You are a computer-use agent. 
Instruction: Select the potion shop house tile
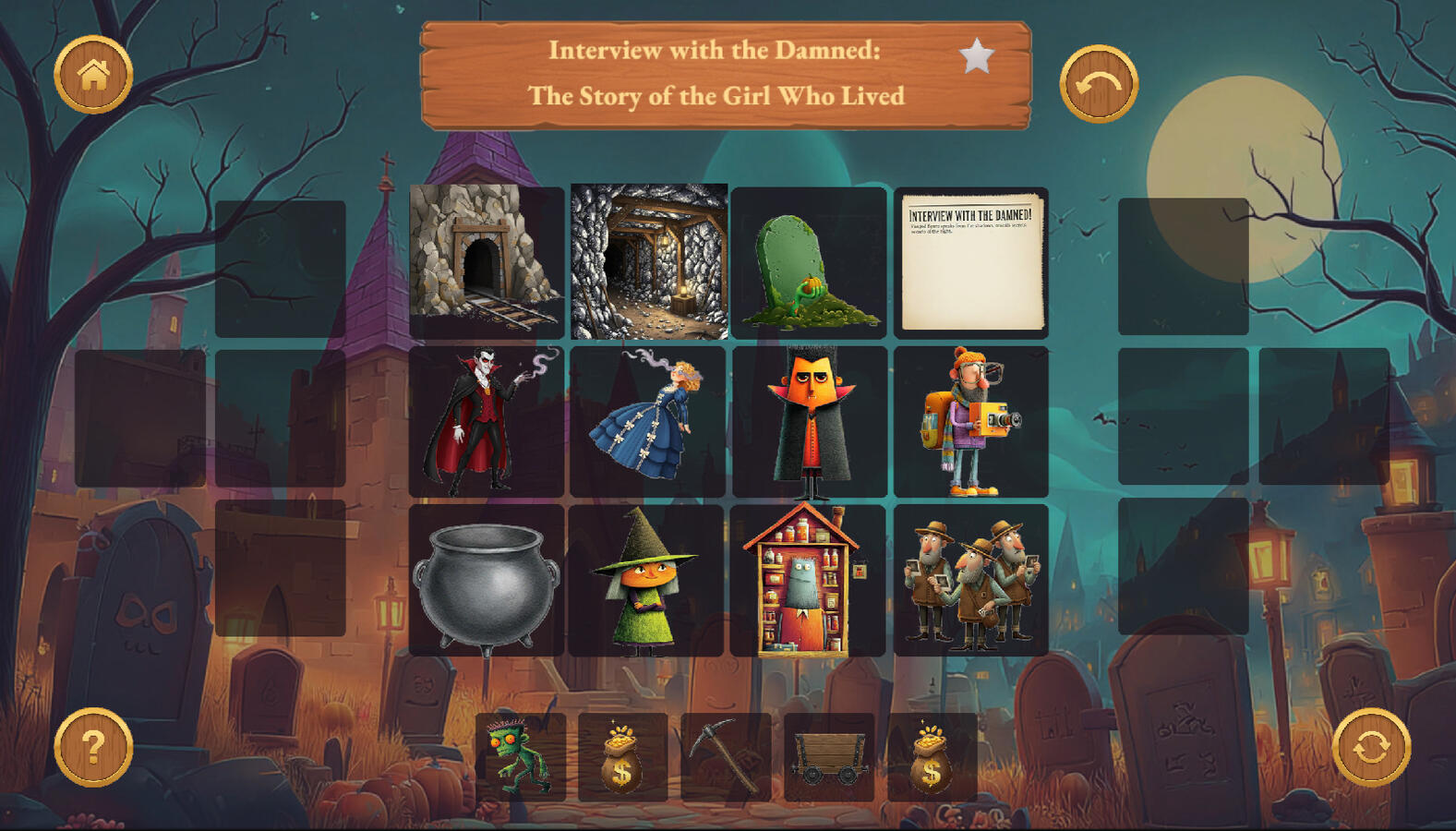[x=807, y=580]
